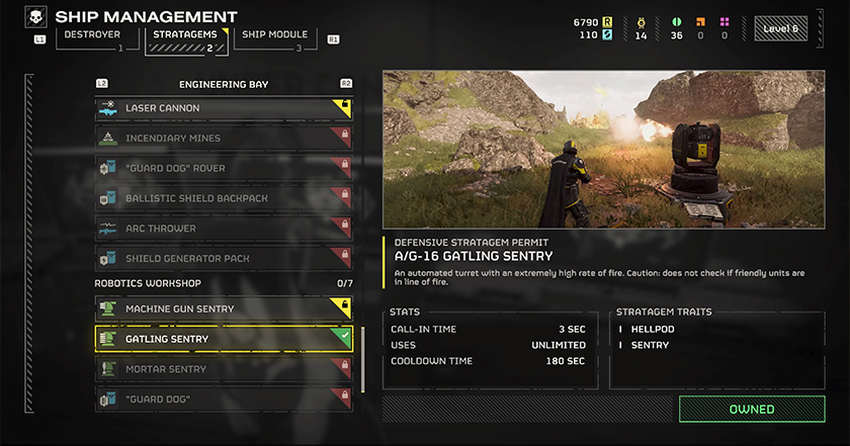Select the Machine Gun Sentry stratagem
850x446 pixels.
[223, 309]
